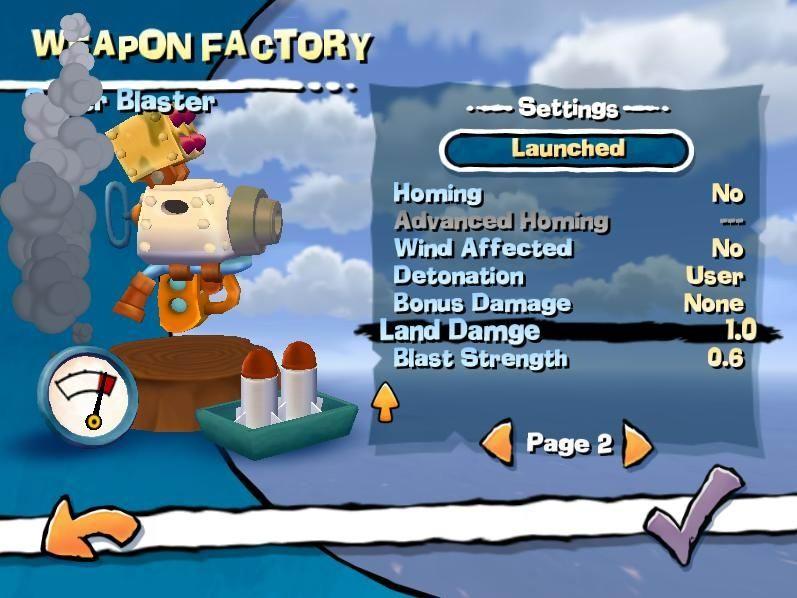Image resolution: width=797 pixels, height=598 pixels.
Task: Adjust the Blast Strength setting
Action: (x=568, y=358)
